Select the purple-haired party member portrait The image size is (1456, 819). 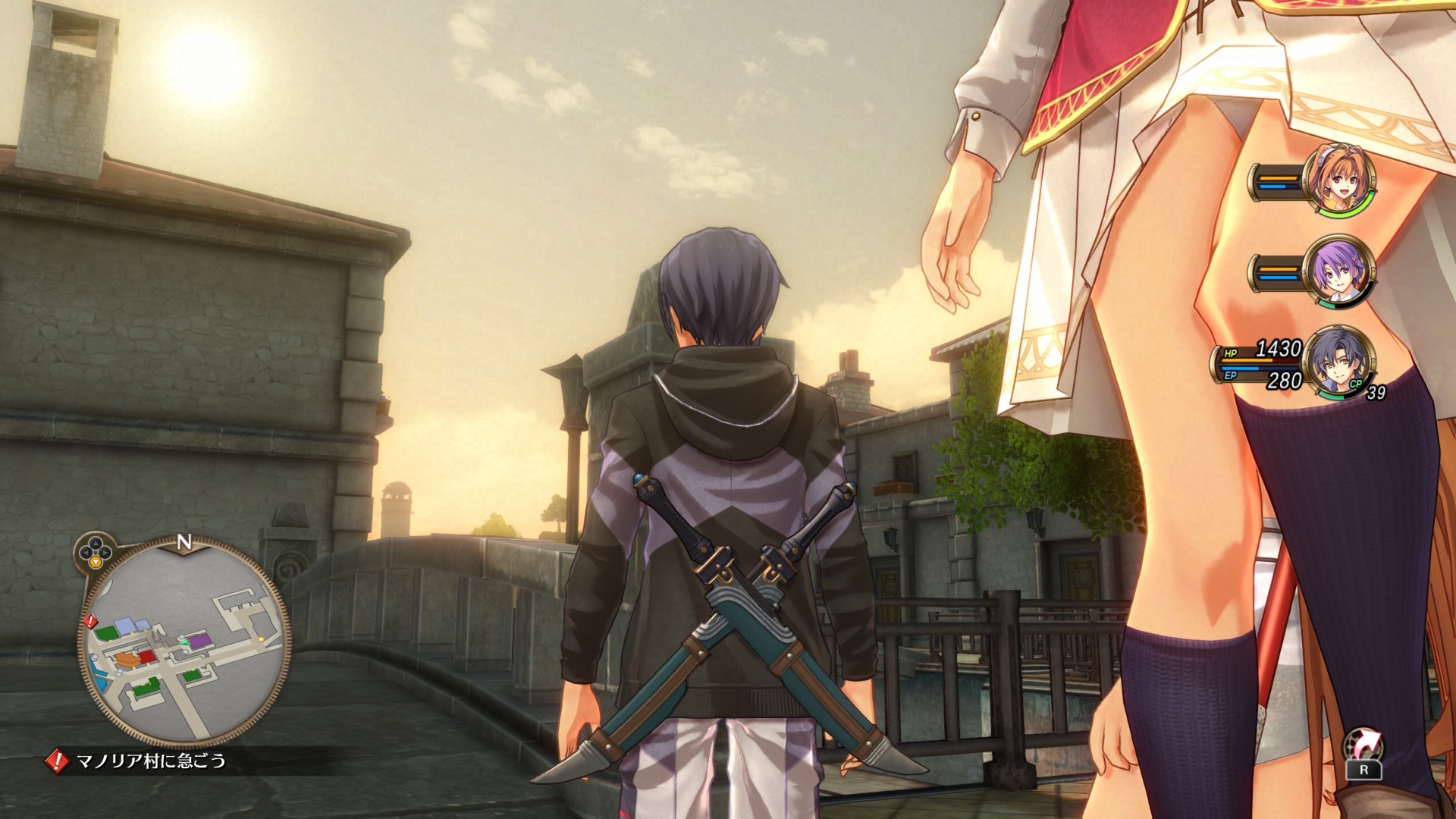tap(1339, 272)
